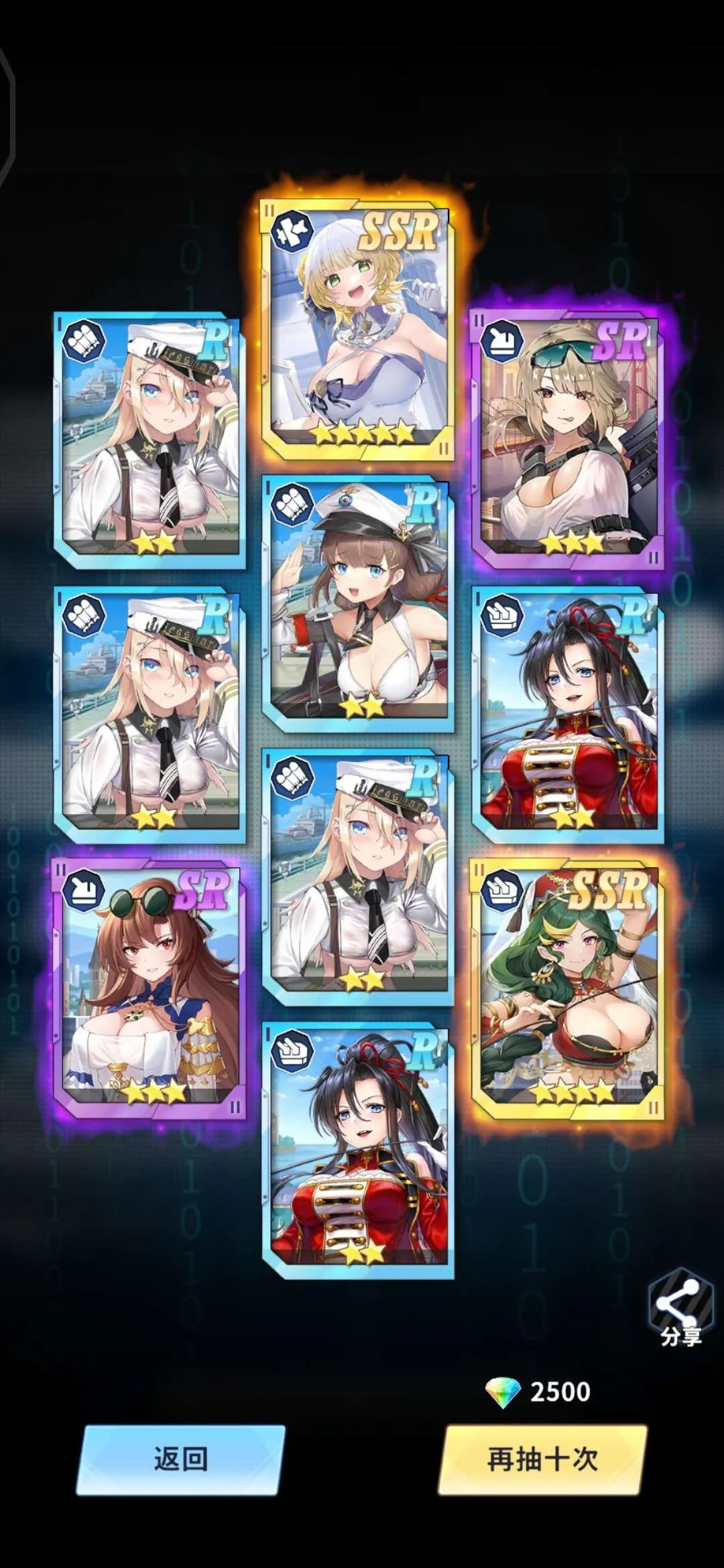Share the pull results via 分享

(678, 1307)
